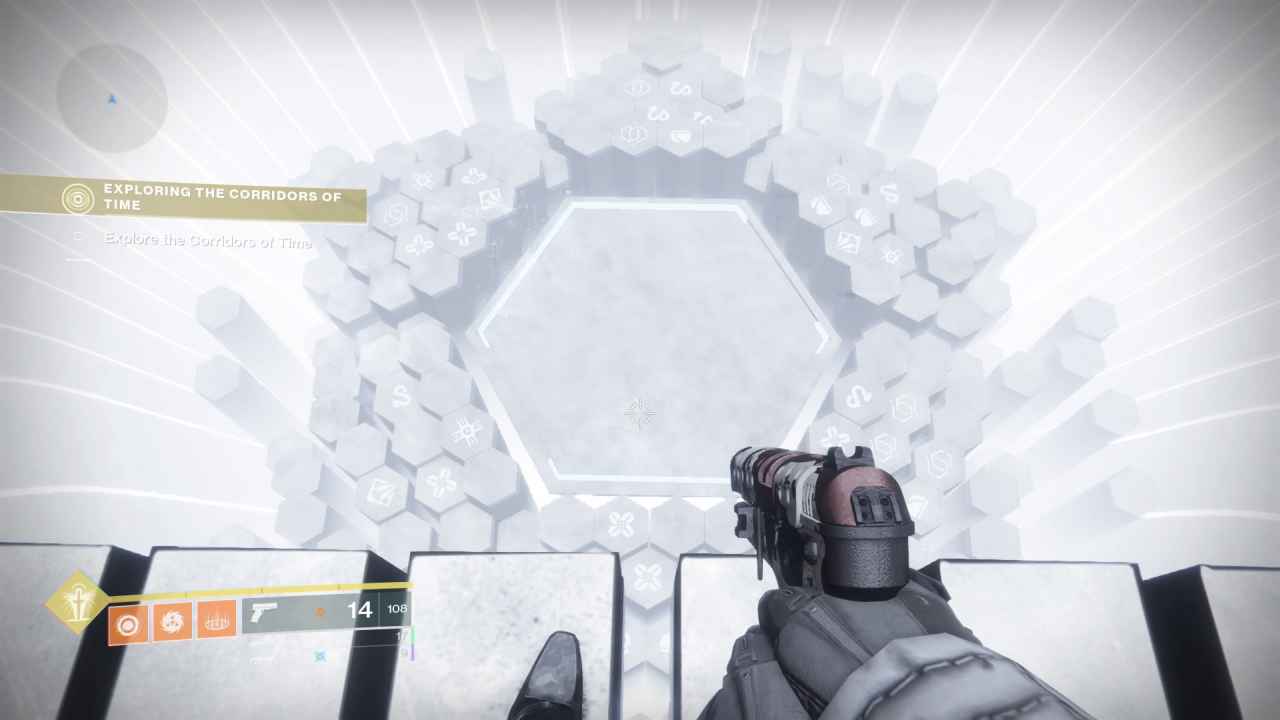Click the quest tracker target icon
1280x720 pixels.
(x=79, y=199)
